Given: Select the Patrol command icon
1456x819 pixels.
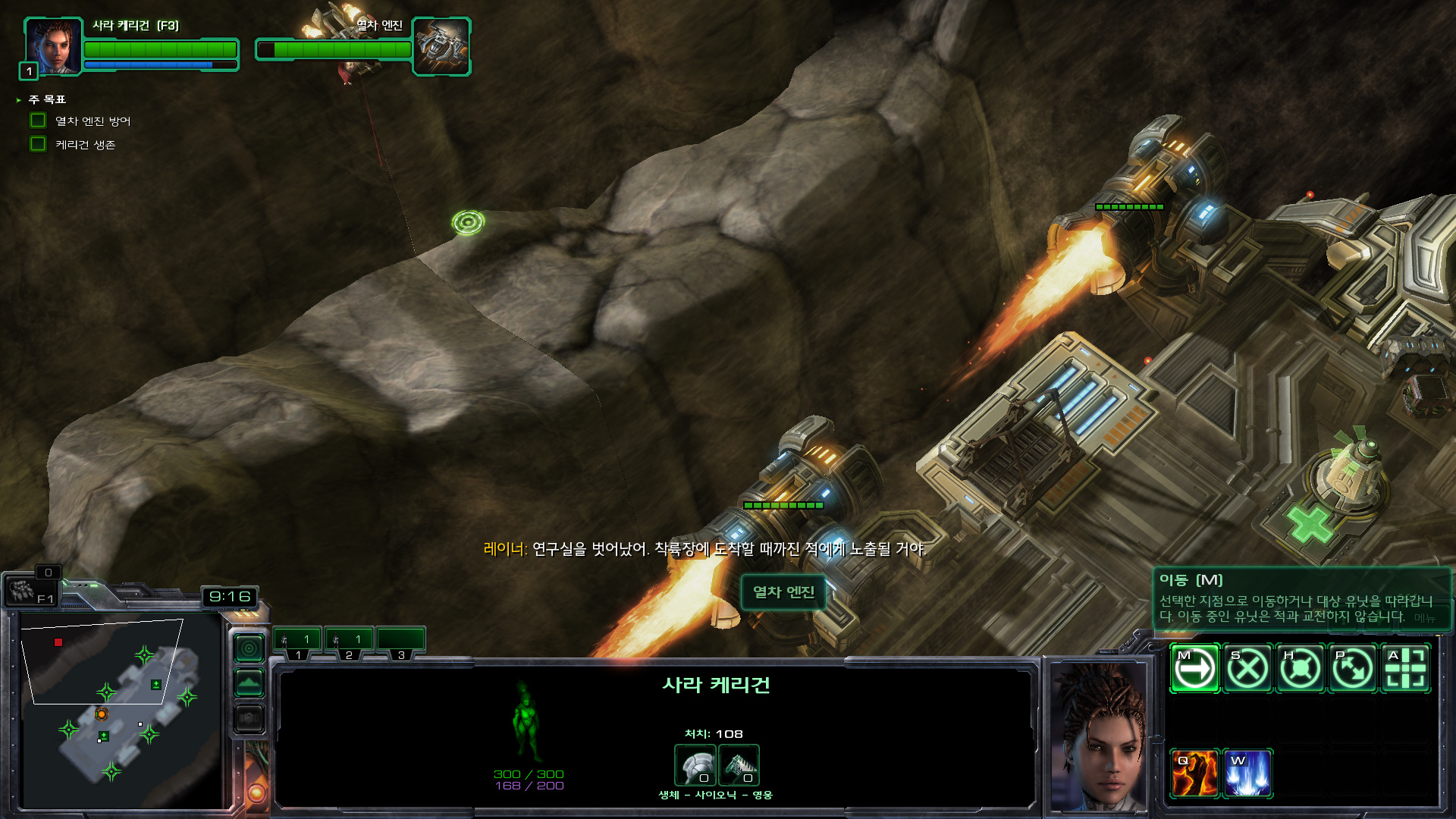Looking at the screenshot, I should coord(1353,669).
